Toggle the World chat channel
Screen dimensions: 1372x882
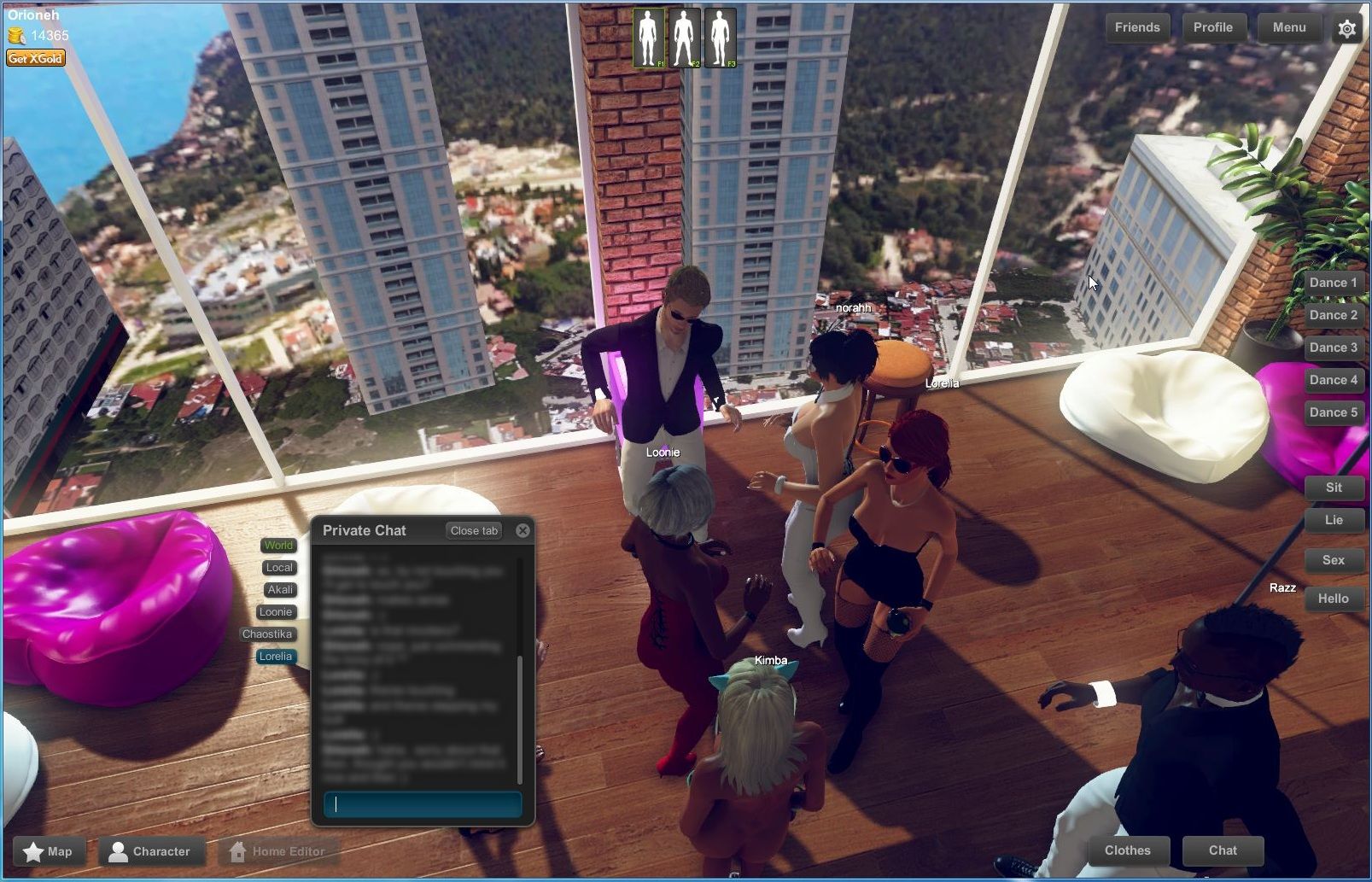click(277, 545)
